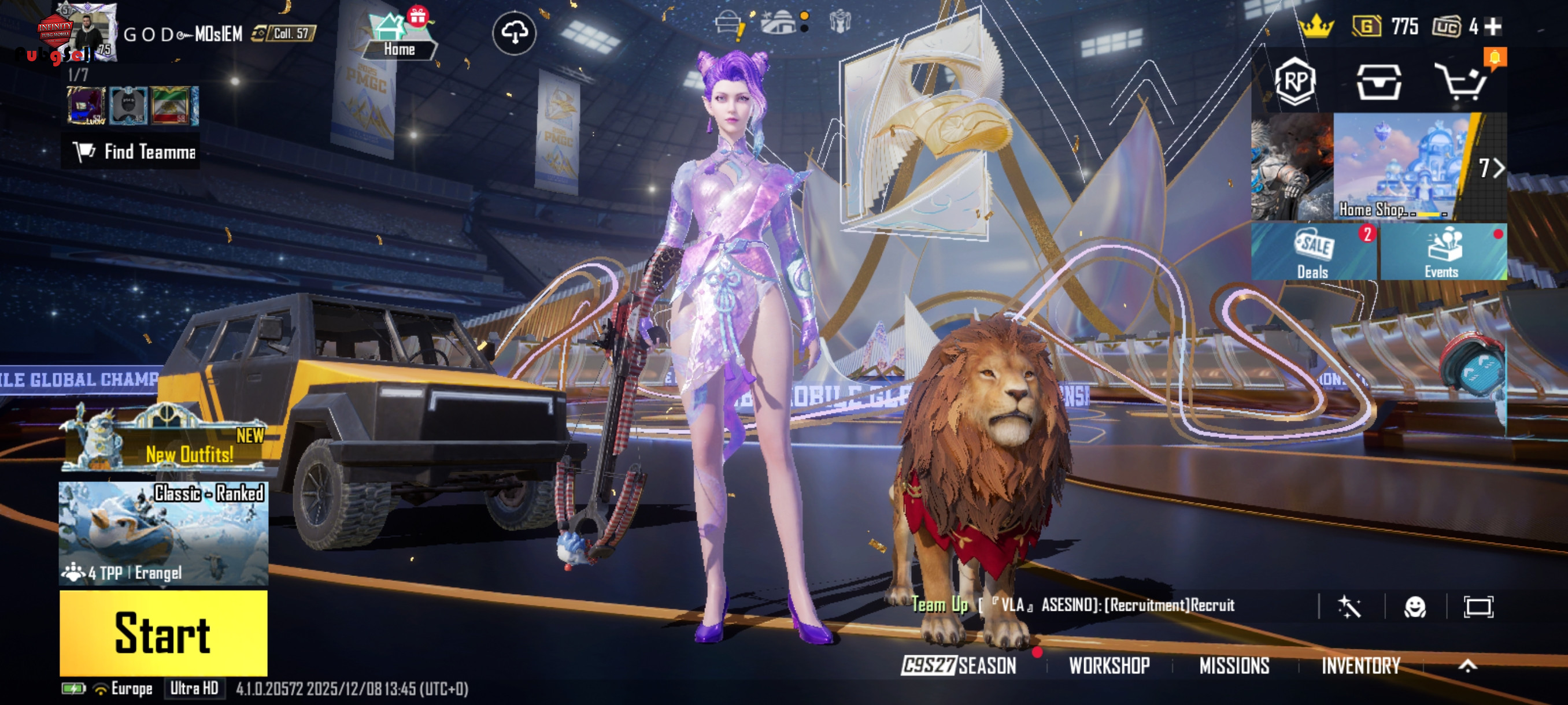1568x705 pixels.
Task: Open the shopping cart shop
Action: click(x=1462, y=82)
